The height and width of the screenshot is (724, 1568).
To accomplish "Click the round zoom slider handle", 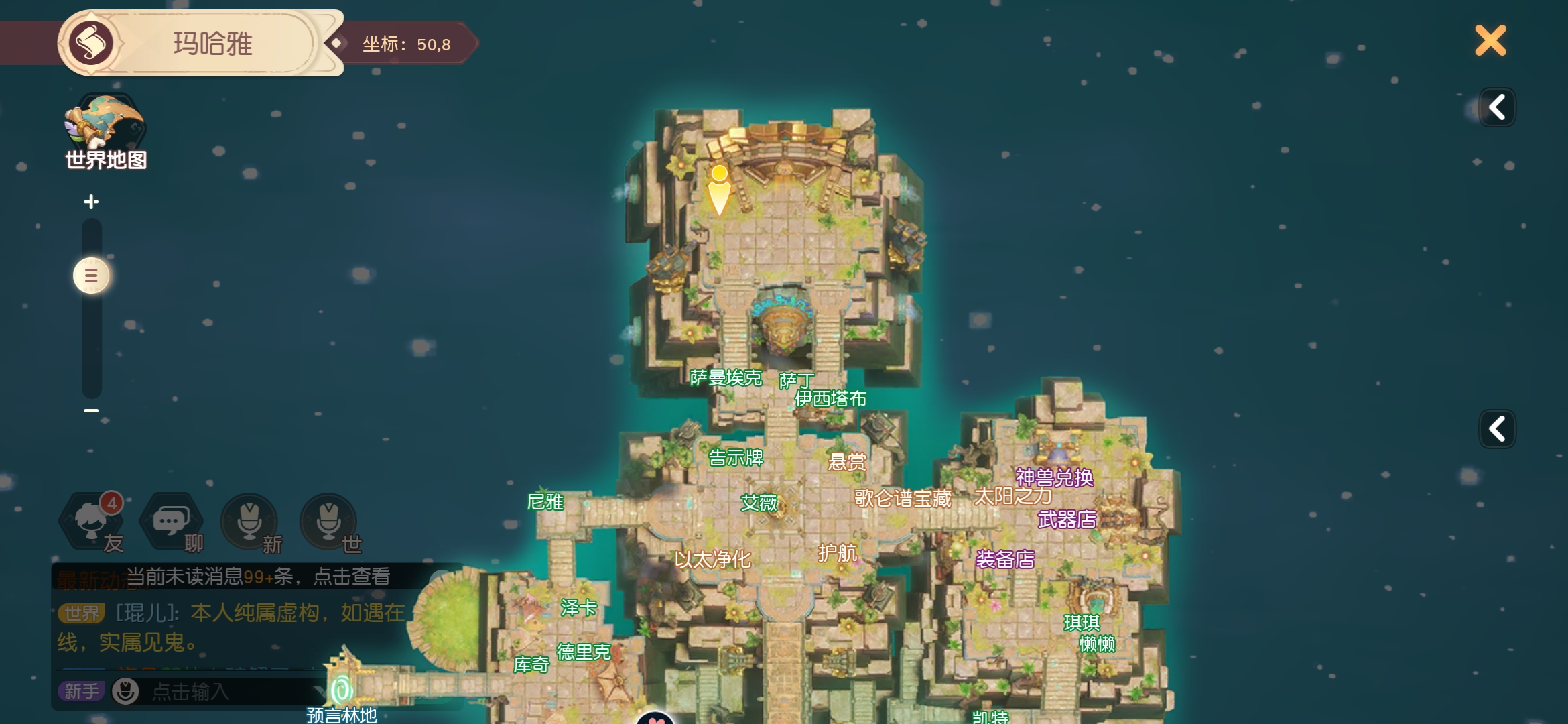I will click(x=91, y=276).
